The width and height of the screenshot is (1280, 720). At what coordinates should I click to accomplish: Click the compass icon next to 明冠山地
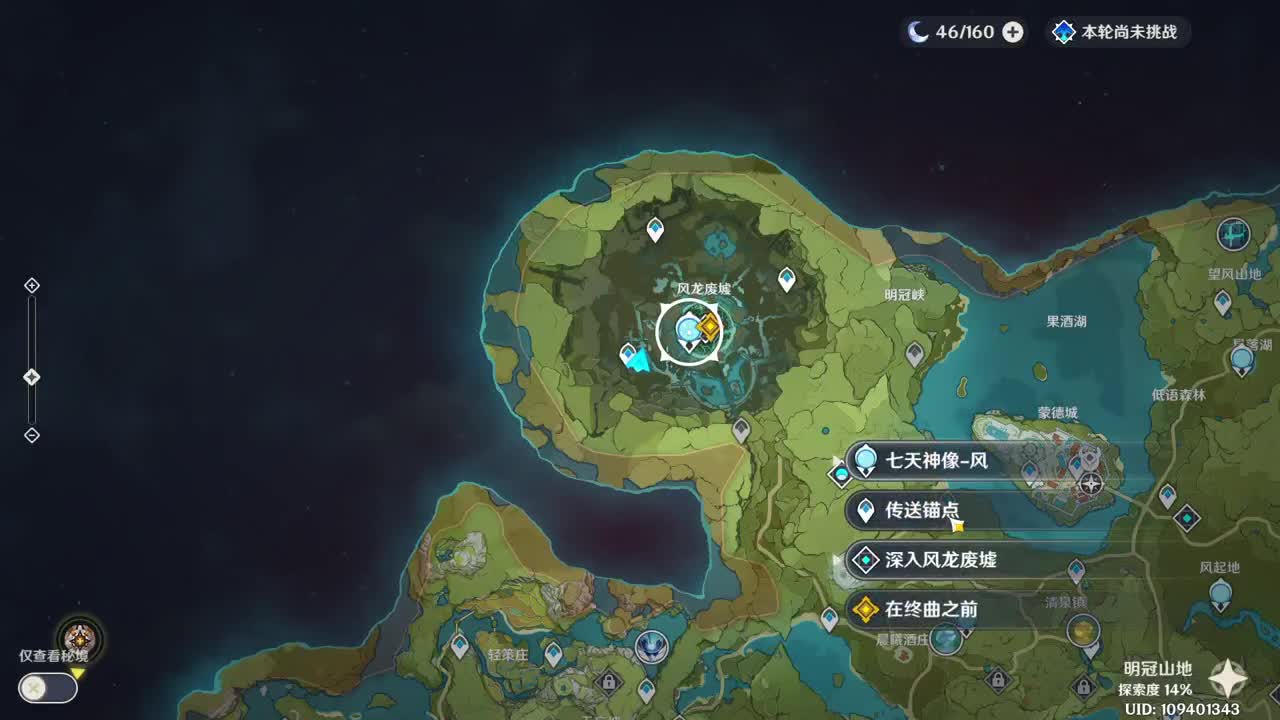click(x=1227, y=677)
